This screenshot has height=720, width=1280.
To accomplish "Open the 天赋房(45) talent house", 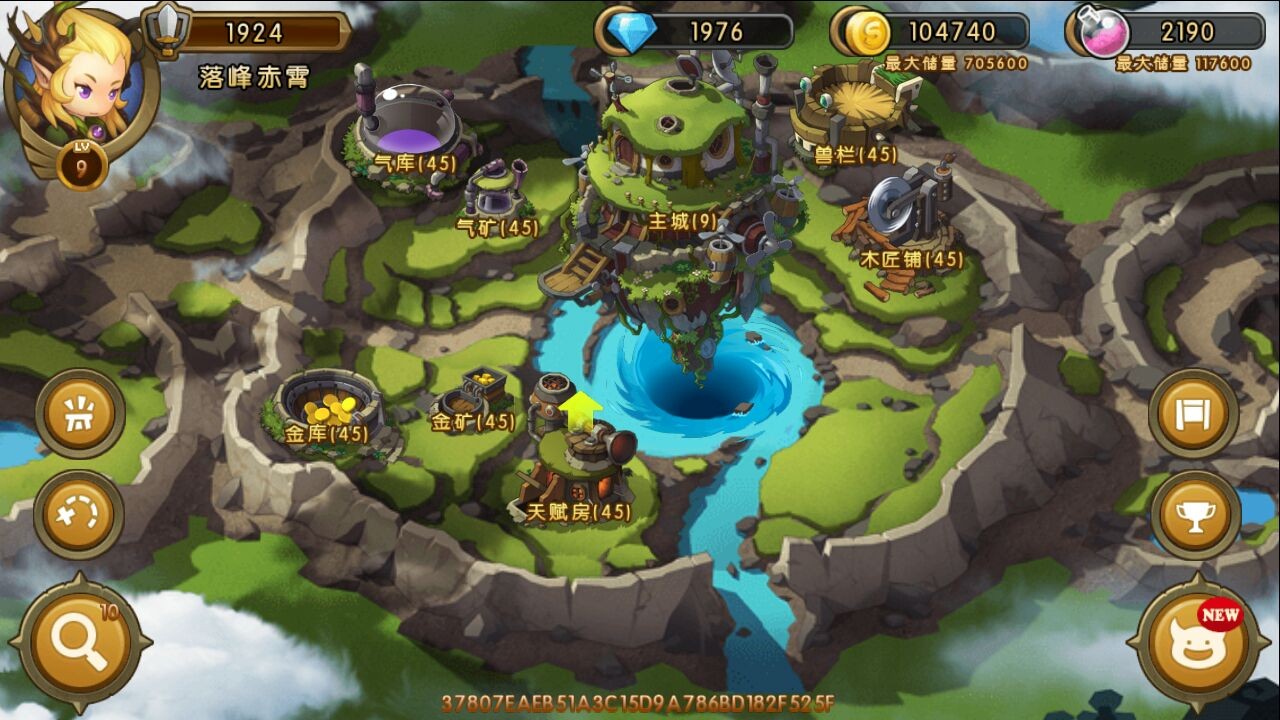I will (x=582, y=470).
